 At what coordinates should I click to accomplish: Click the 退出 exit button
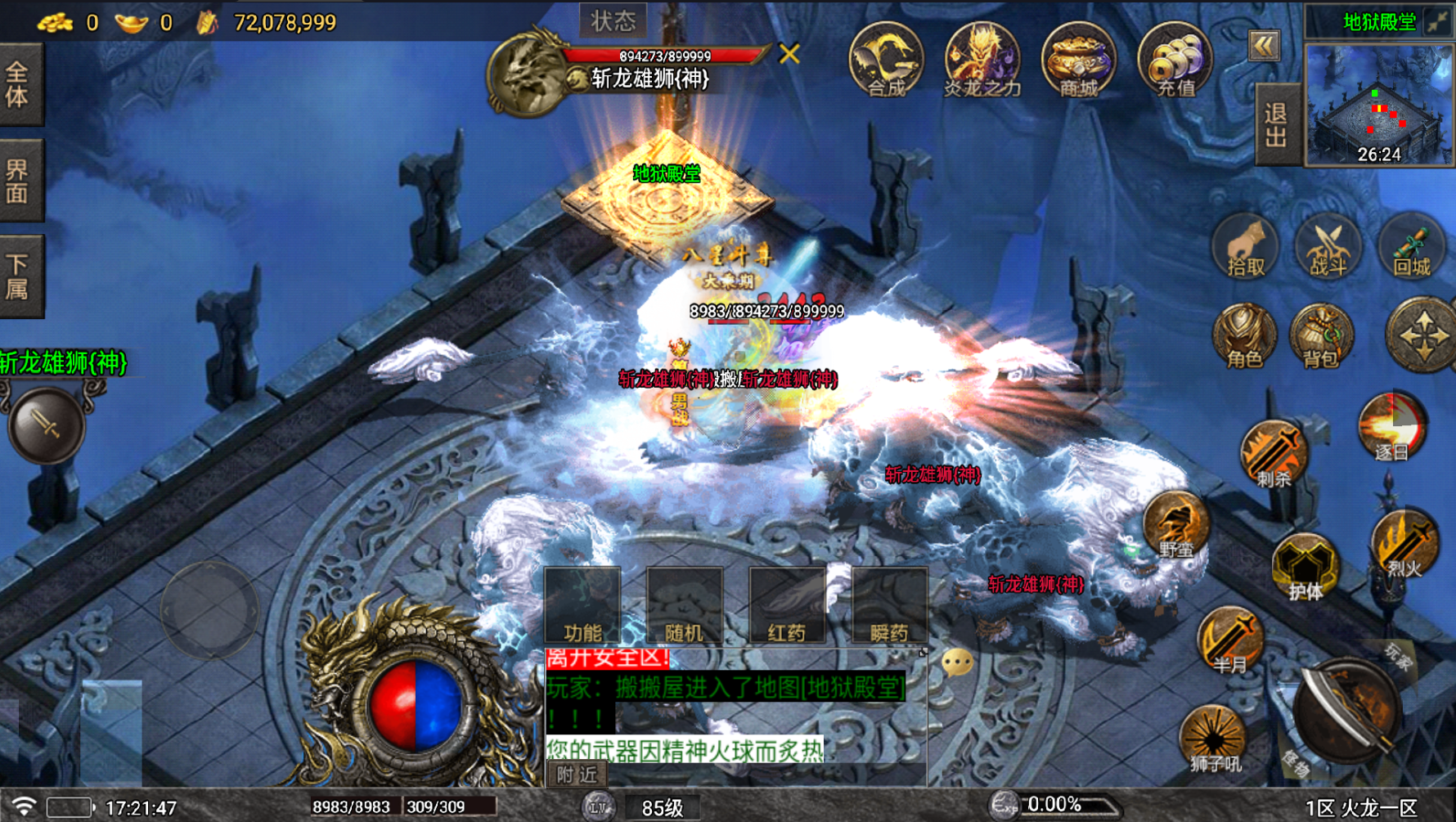pyautogui.click(x=1276, y=125)
